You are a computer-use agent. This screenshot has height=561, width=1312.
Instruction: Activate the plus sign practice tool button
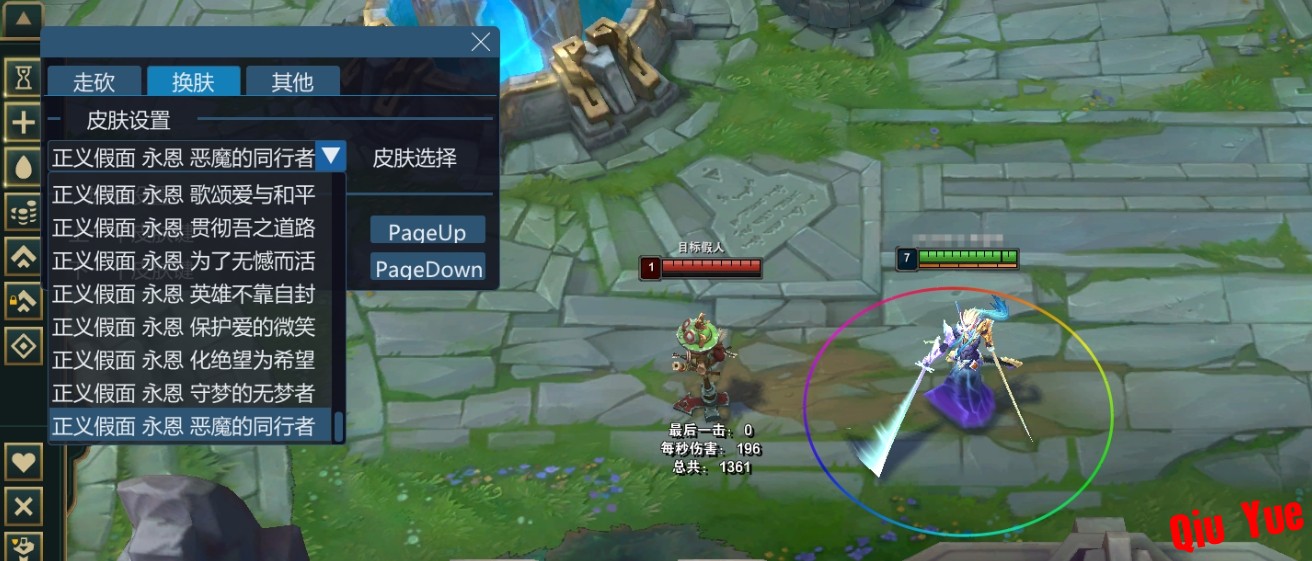[23, 123]
